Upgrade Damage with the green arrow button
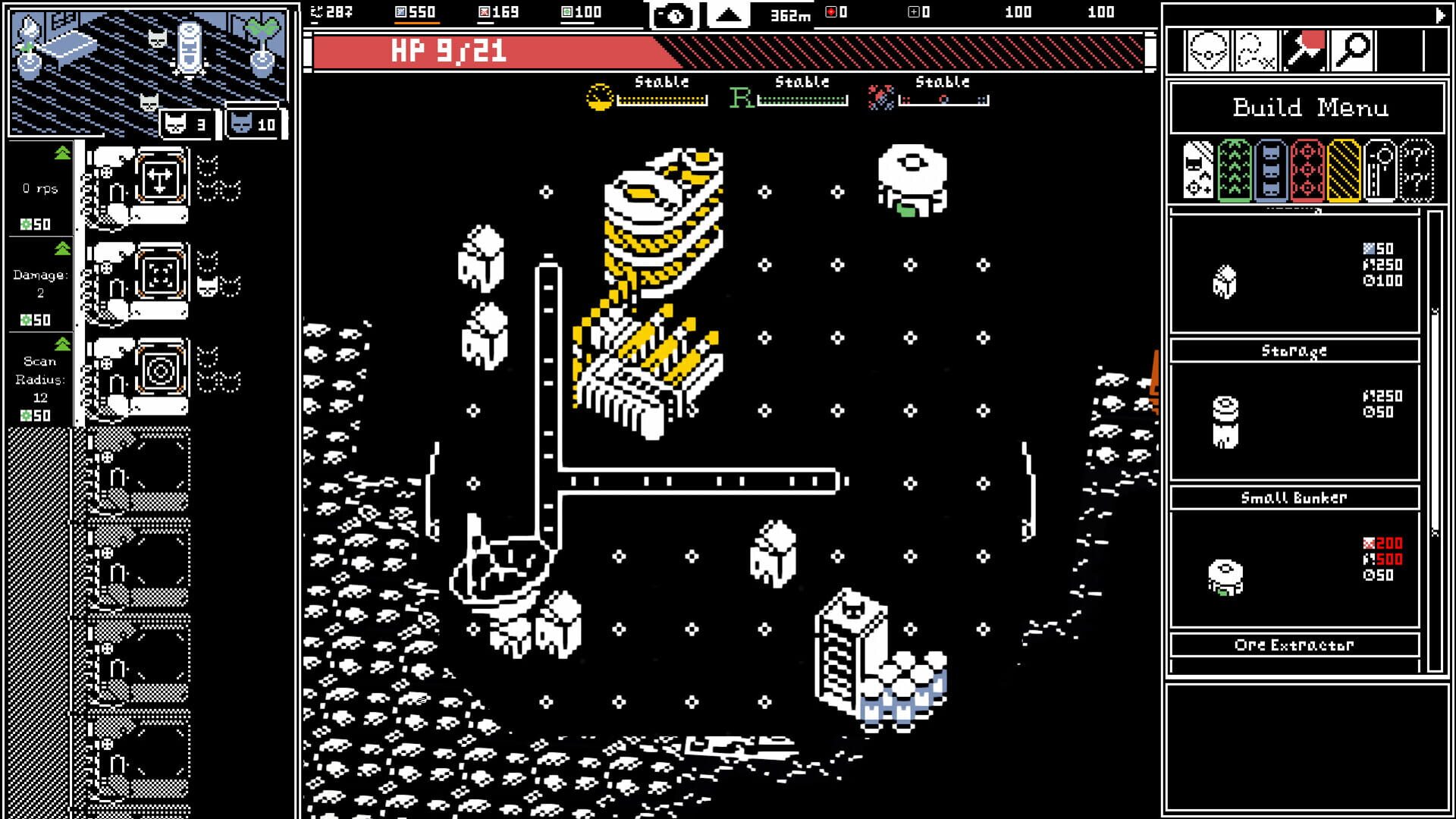This screenshot has width=1456, height=819. tap(63, 248)
